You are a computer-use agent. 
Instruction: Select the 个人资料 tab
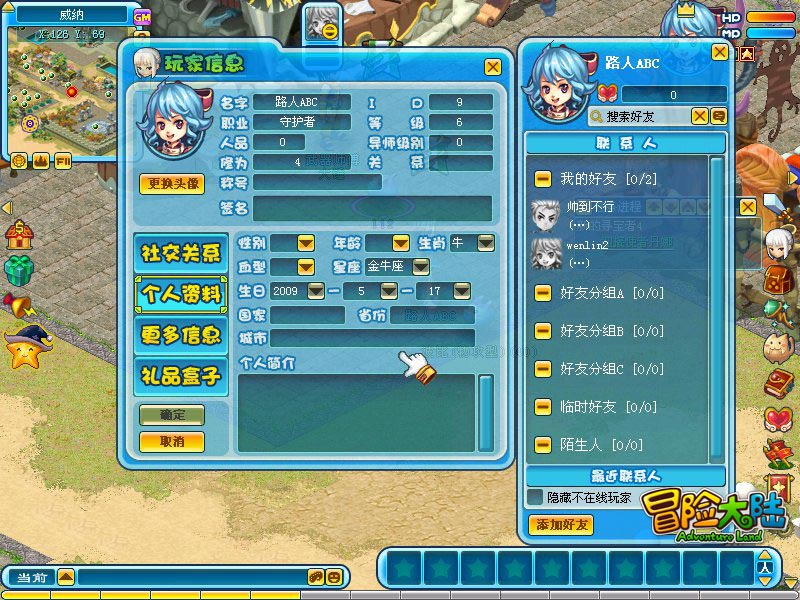[181, 294]
